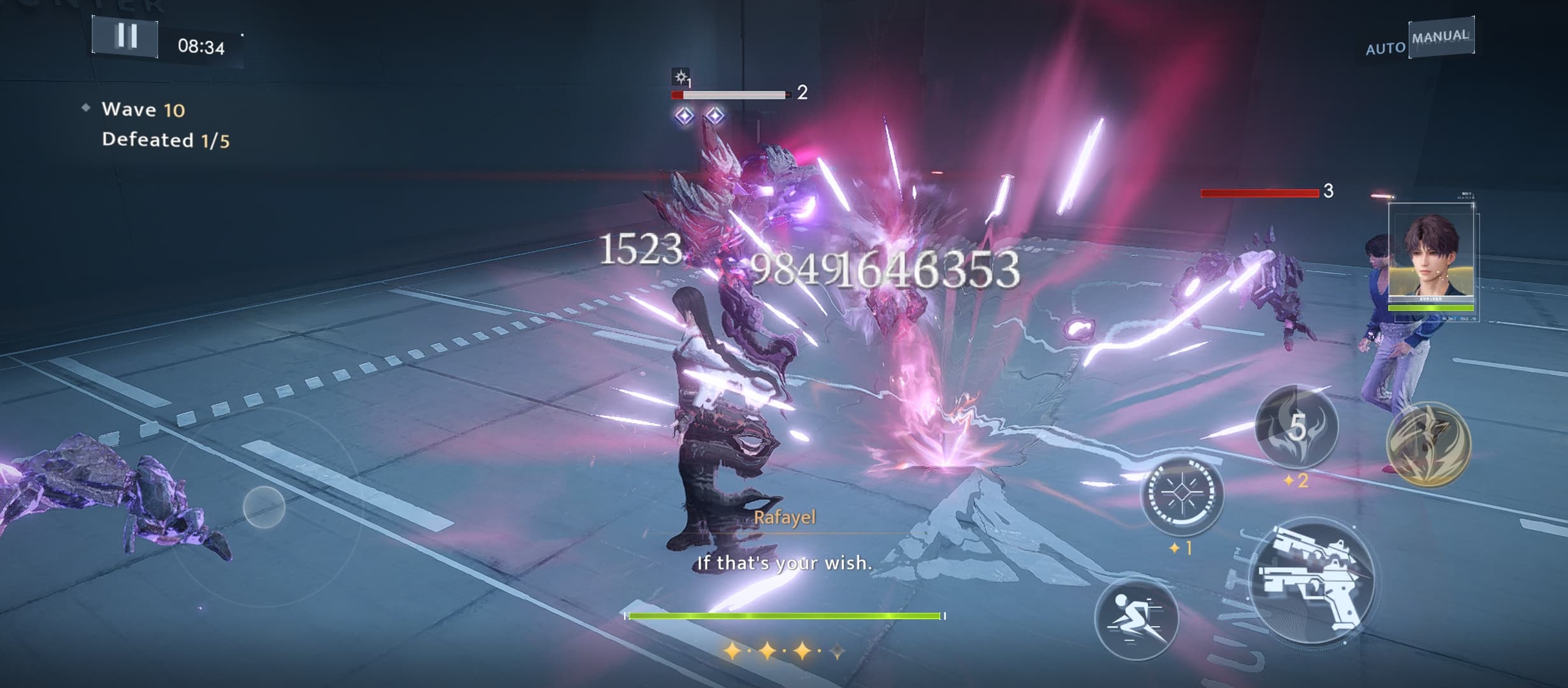Unleash the golden ultimate skill
The image size is (1568, 688).
pyautogui.click(x=1429, y=443)
